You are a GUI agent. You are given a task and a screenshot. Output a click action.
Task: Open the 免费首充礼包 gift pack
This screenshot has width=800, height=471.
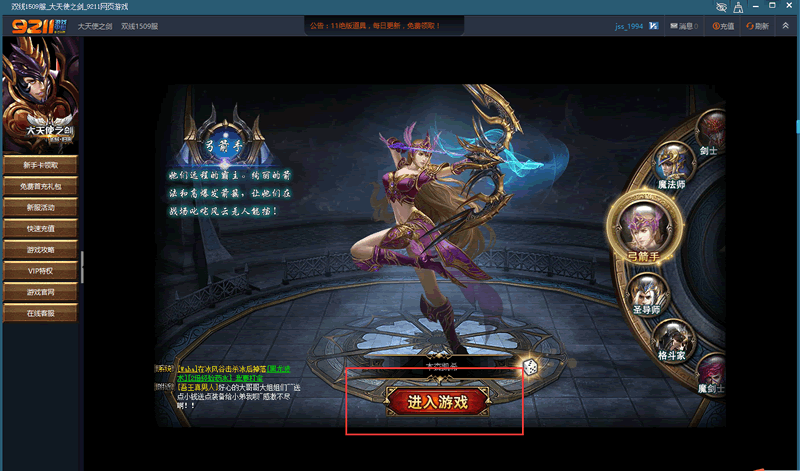coord(41,186)
